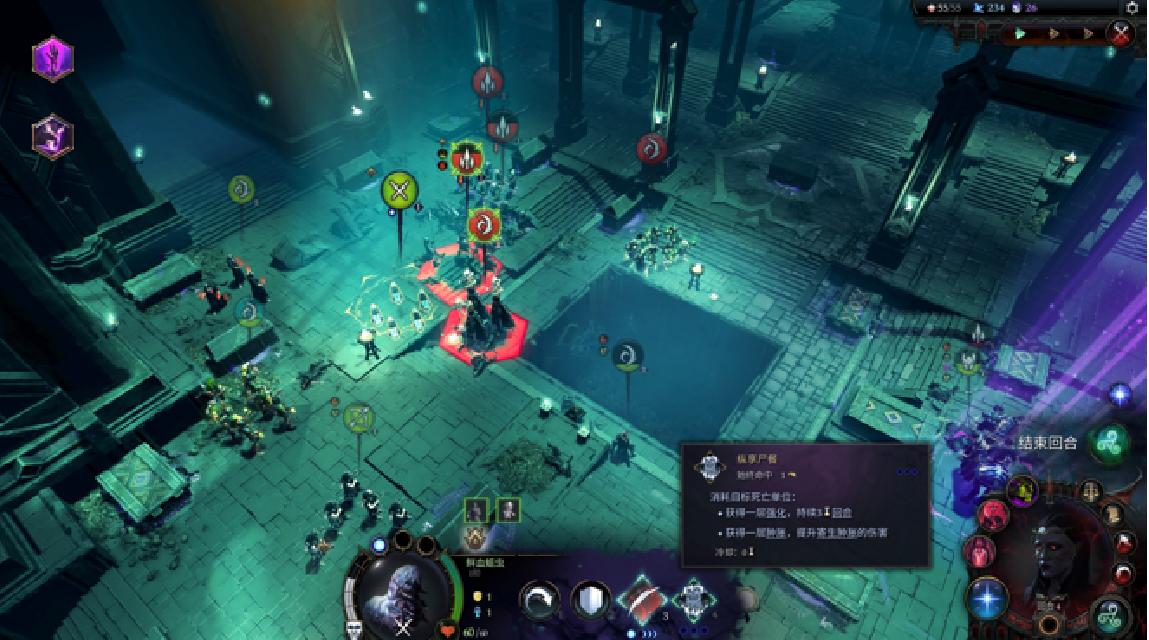Screen dimensions: 1149x640
Task: Cast the glowing blue star spell orb
Action: pyautogui.click(x=988, y=598)
